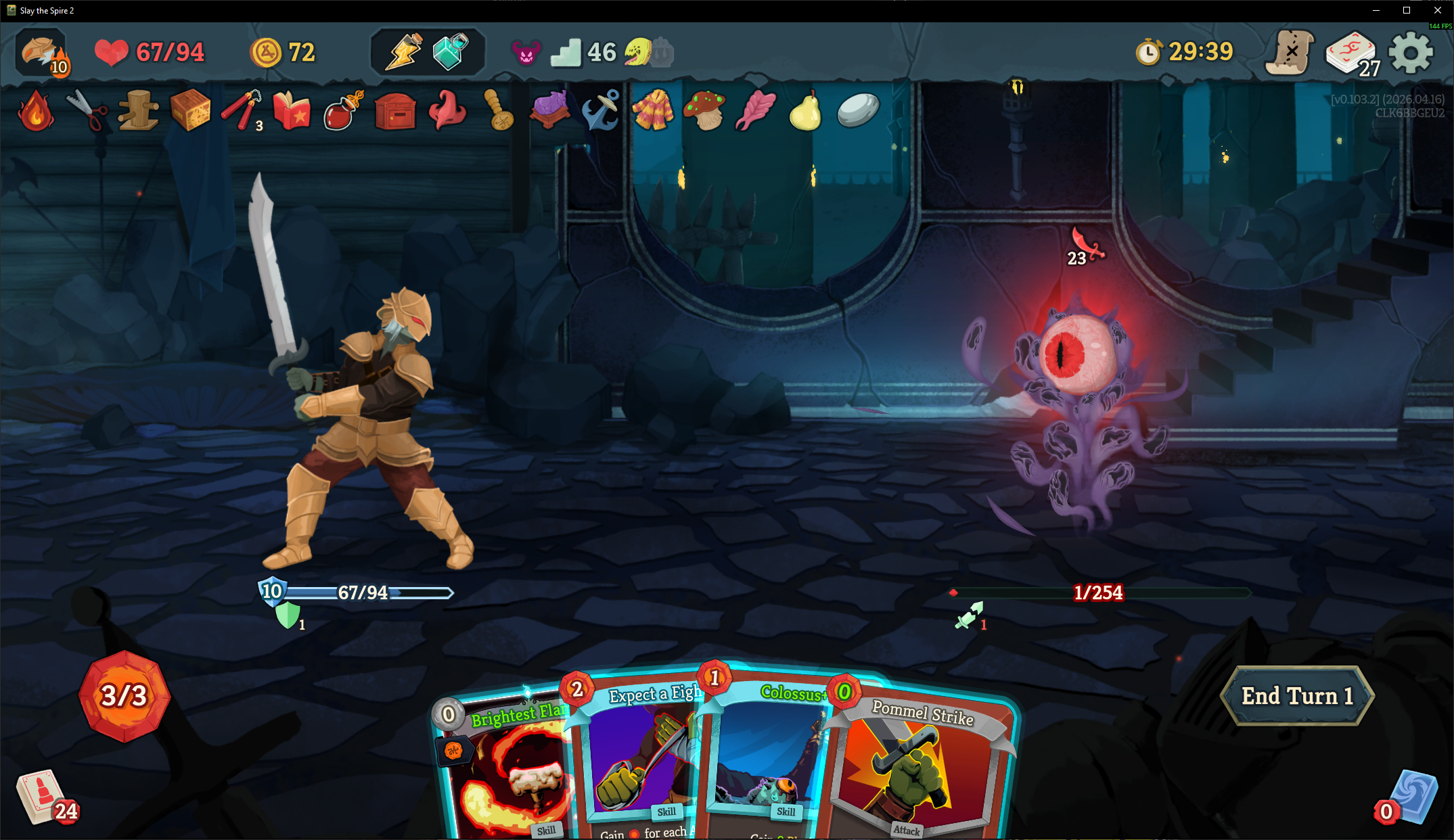Inspect the scissors relic

coord(87,110)
